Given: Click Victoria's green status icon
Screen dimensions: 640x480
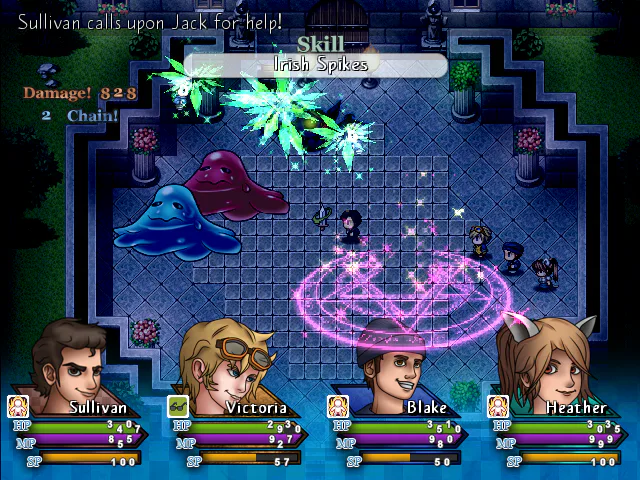Looking at the screenshot, I should click(x=178, y=406).
